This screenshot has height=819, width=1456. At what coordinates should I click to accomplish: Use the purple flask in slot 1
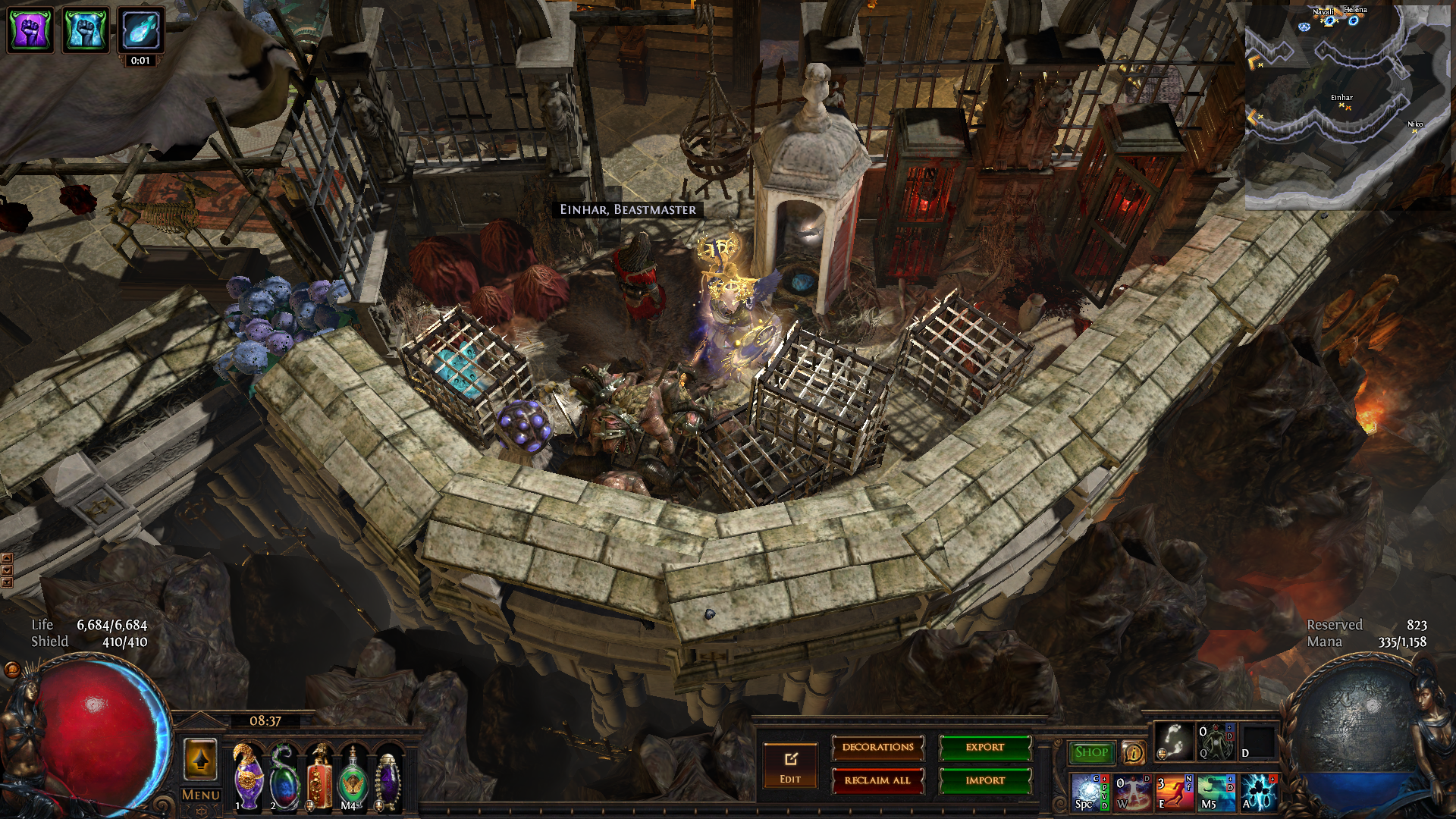(248, 777)
